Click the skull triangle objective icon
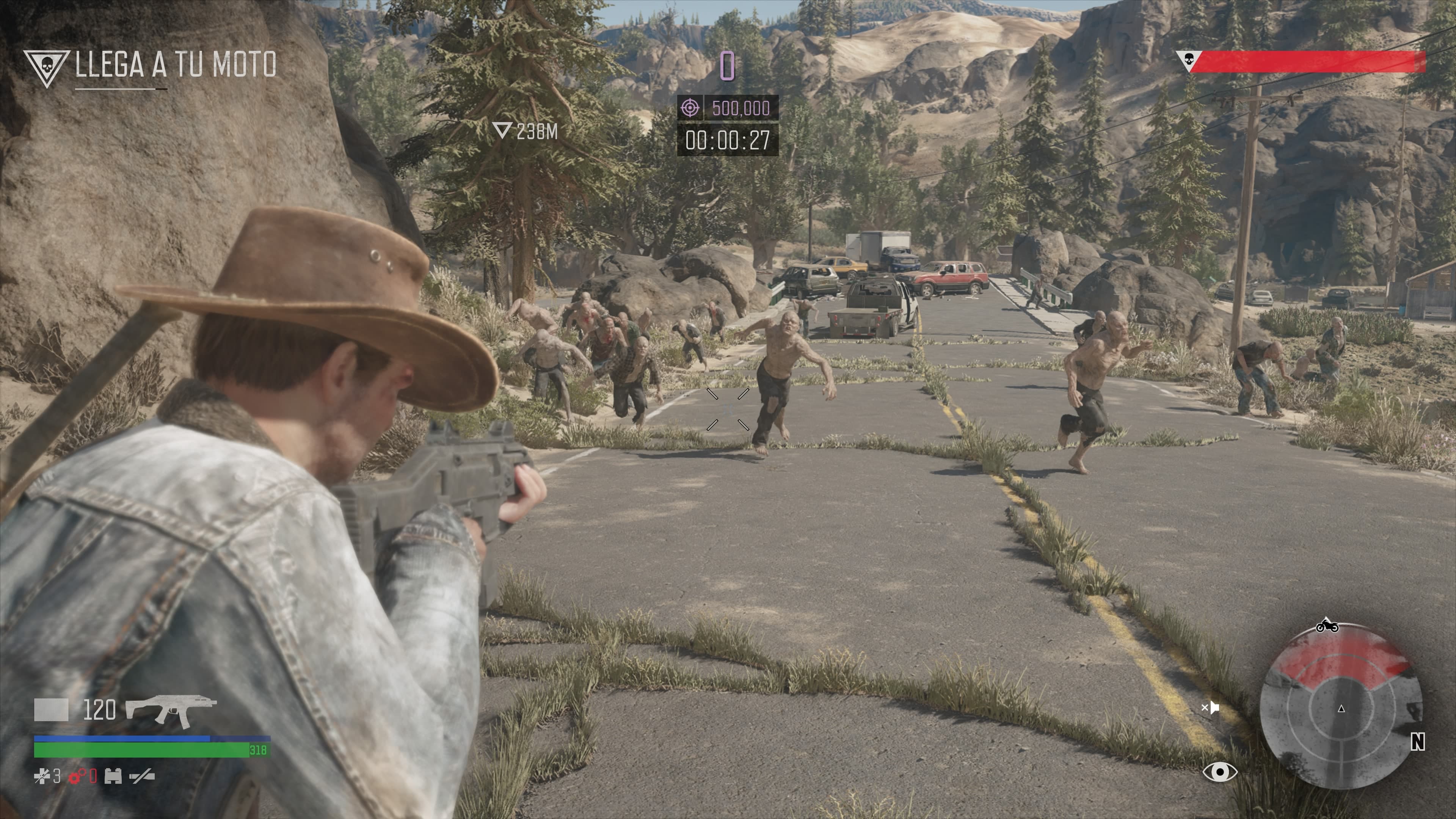This screenshot has width=1456, height=819. (46, 67)
